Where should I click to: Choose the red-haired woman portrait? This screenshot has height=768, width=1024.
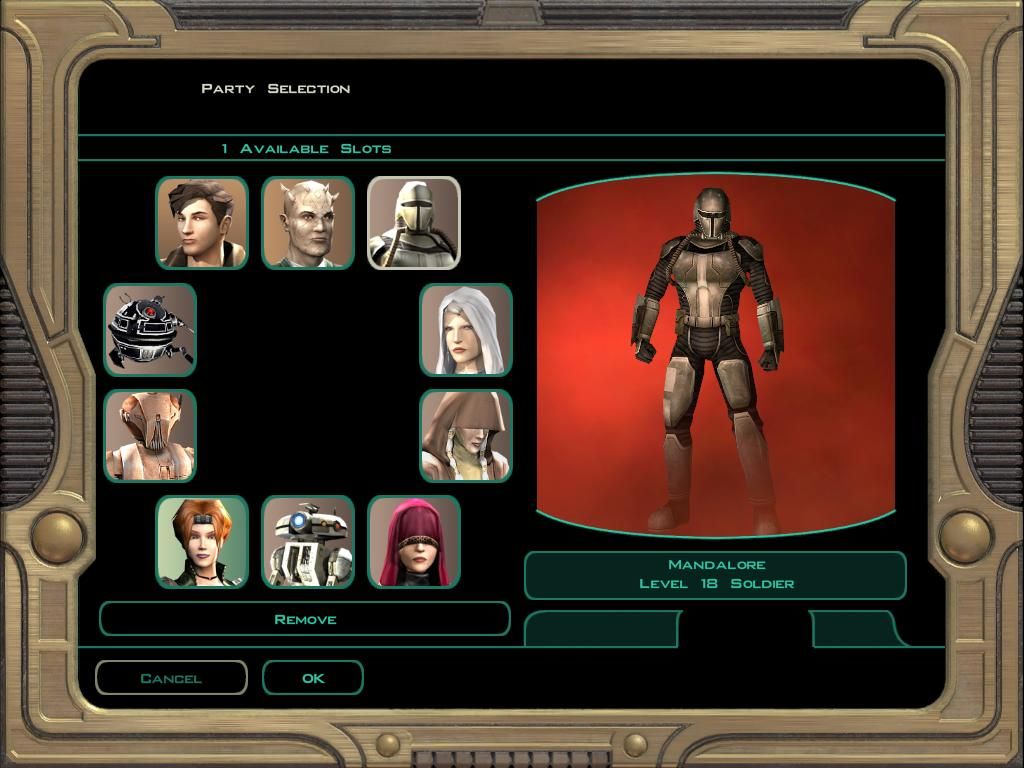pos(202,542)
